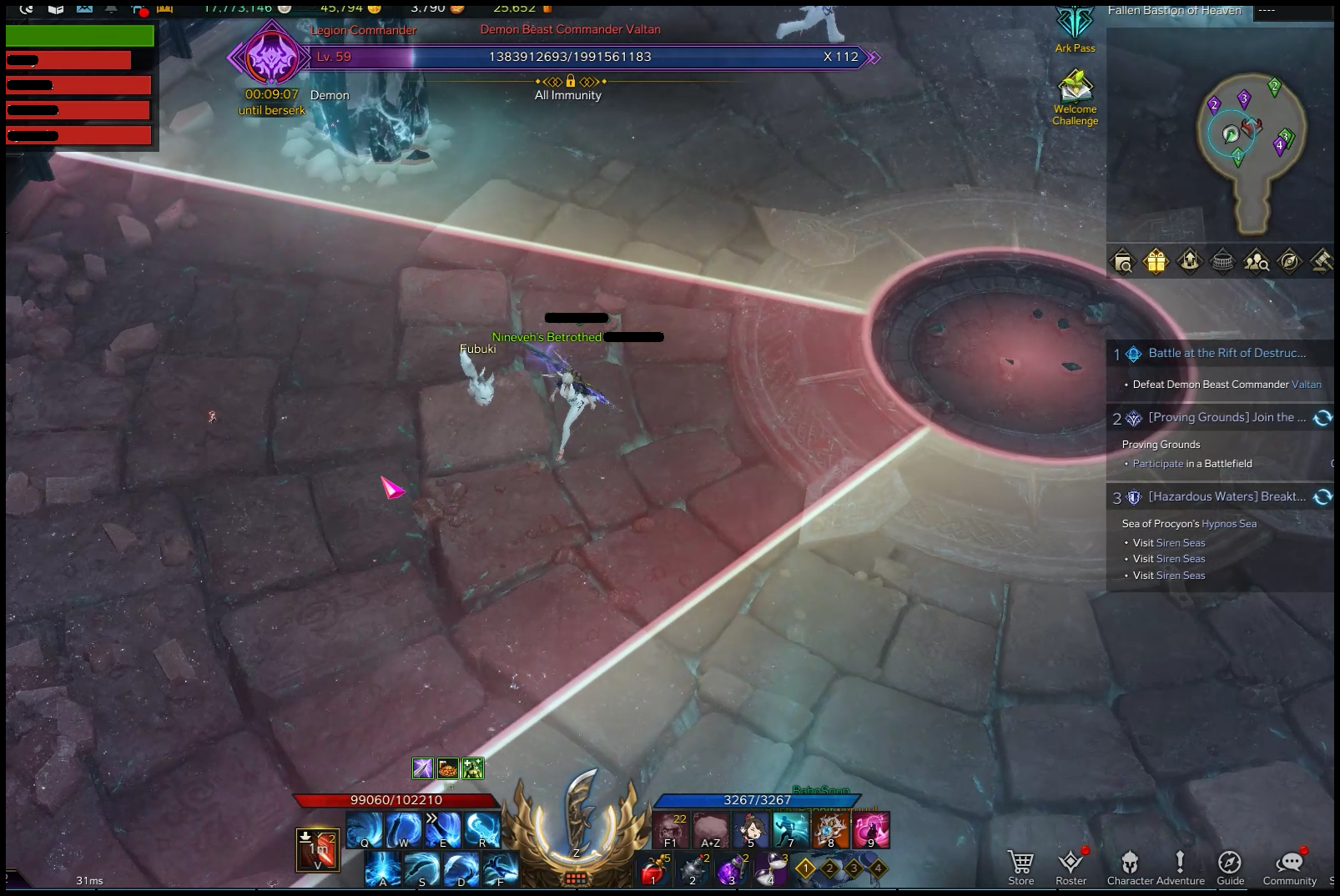Use the red health potion in slot 1

654,869
